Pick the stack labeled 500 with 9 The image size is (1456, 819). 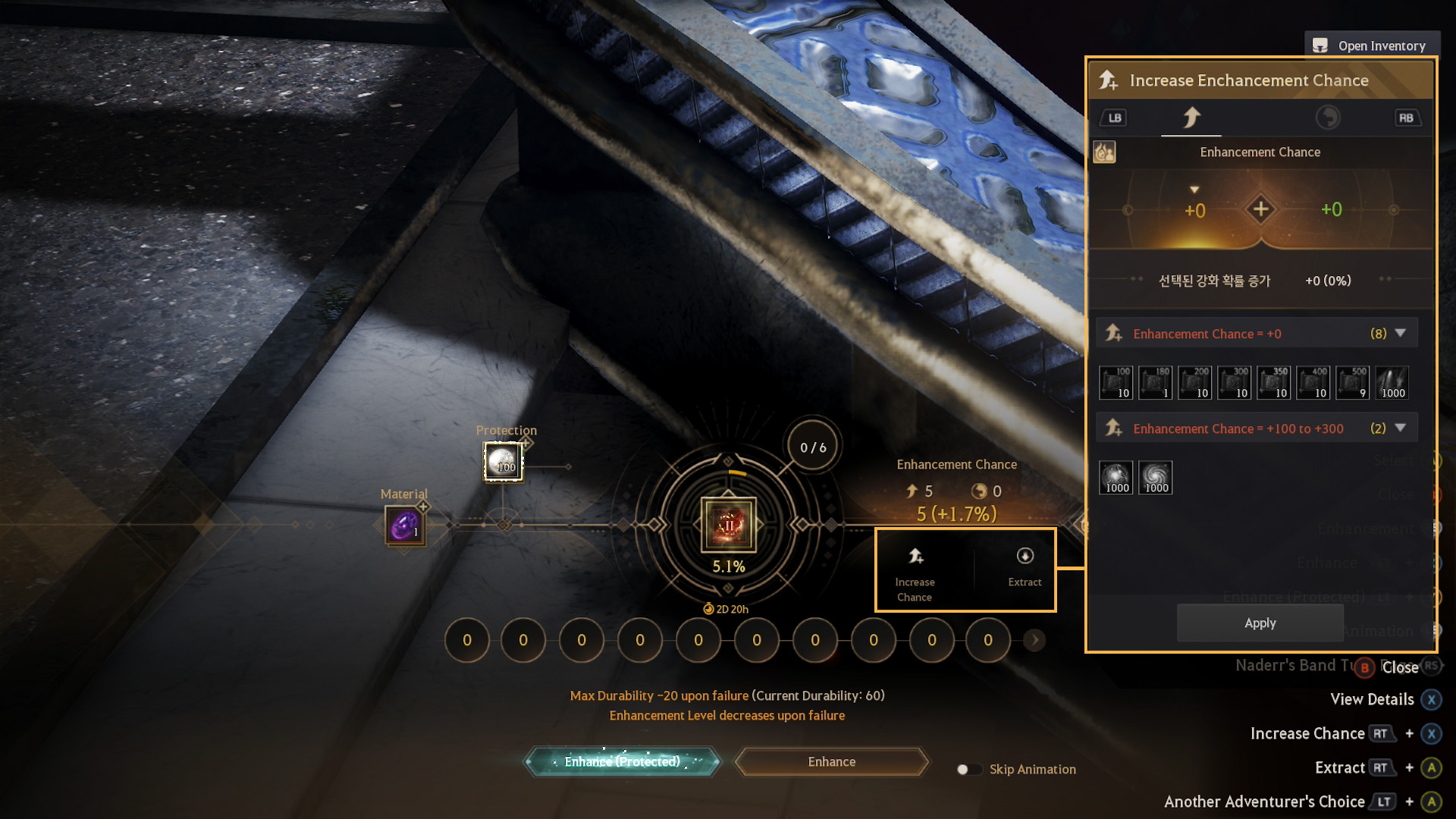tap(1352, 382)
